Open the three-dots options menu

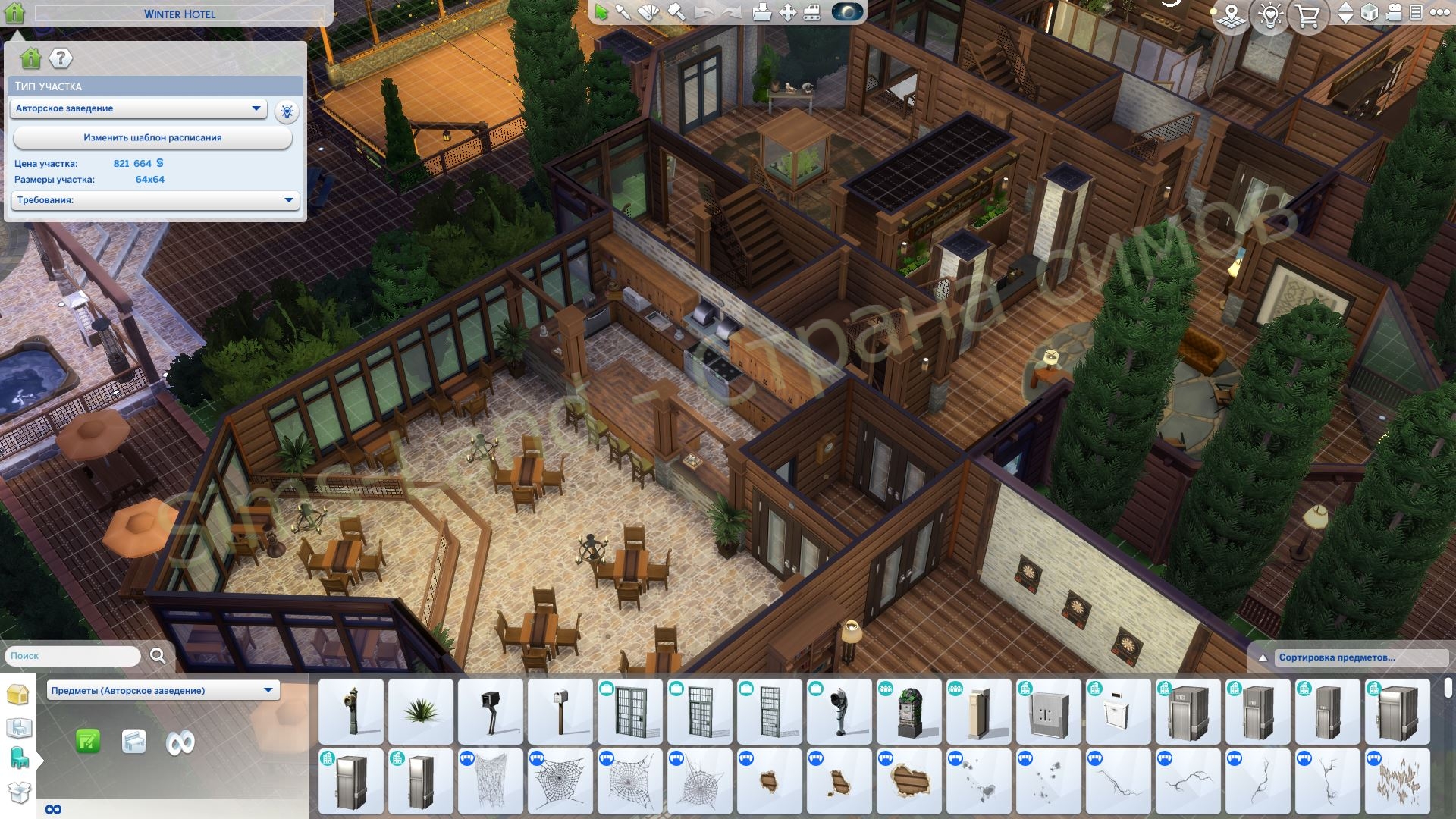(1439, 13)
